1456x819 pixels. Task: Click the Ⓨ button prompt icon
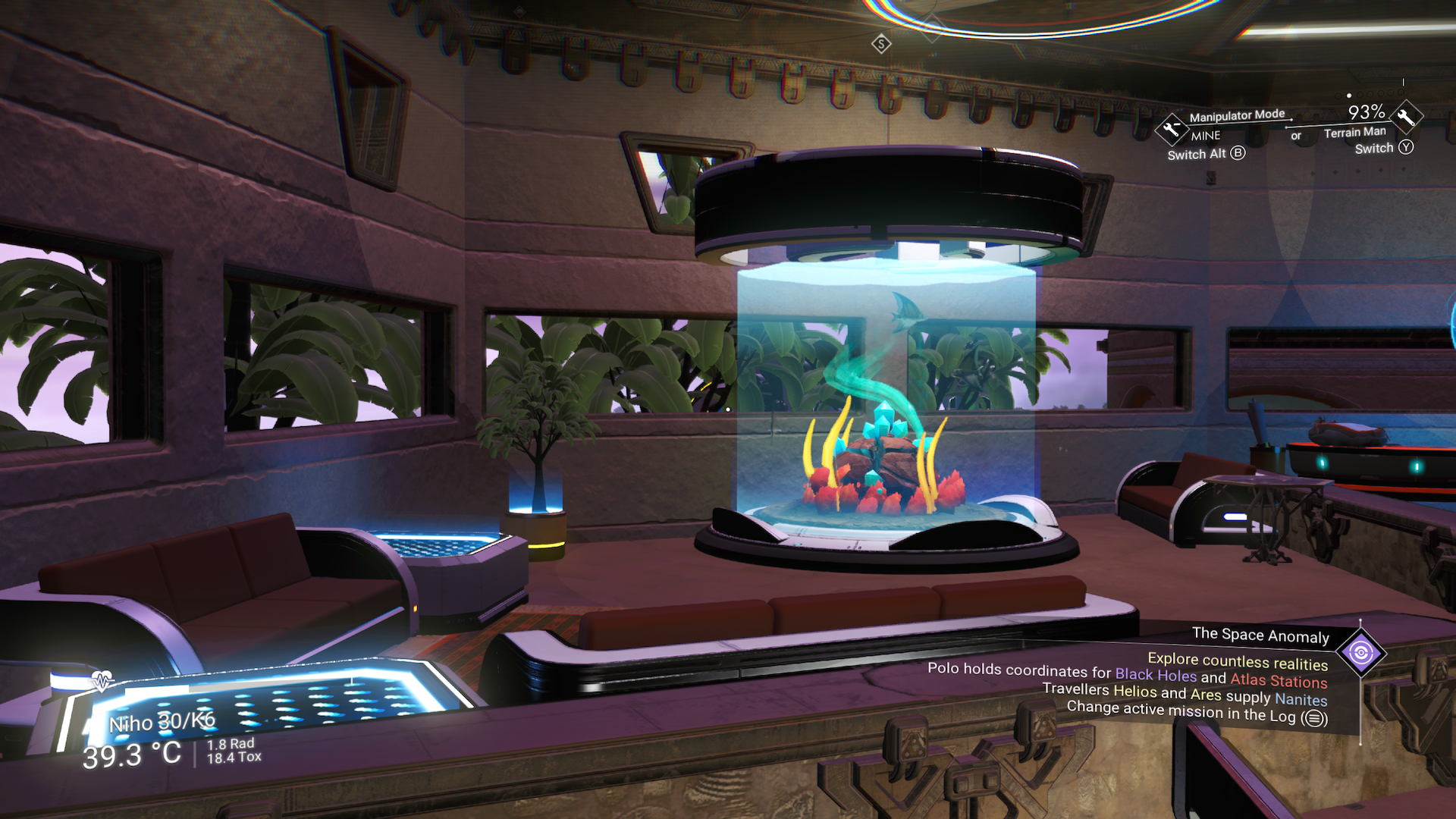pyautogui.click(x=1407, y=148)
